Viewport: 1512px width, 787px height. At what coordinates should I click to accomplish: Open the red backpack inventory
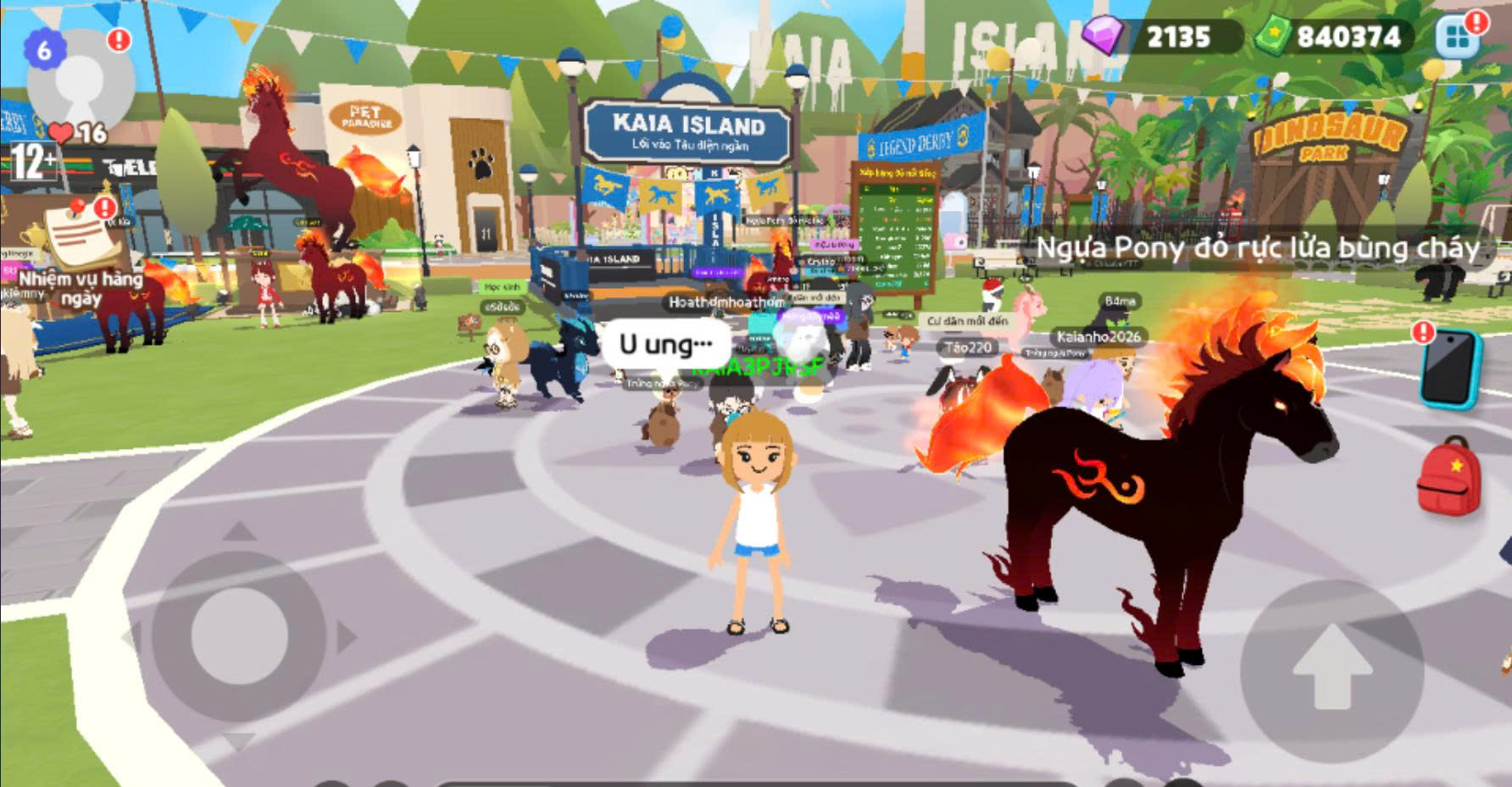click(x=1448, y=477)
